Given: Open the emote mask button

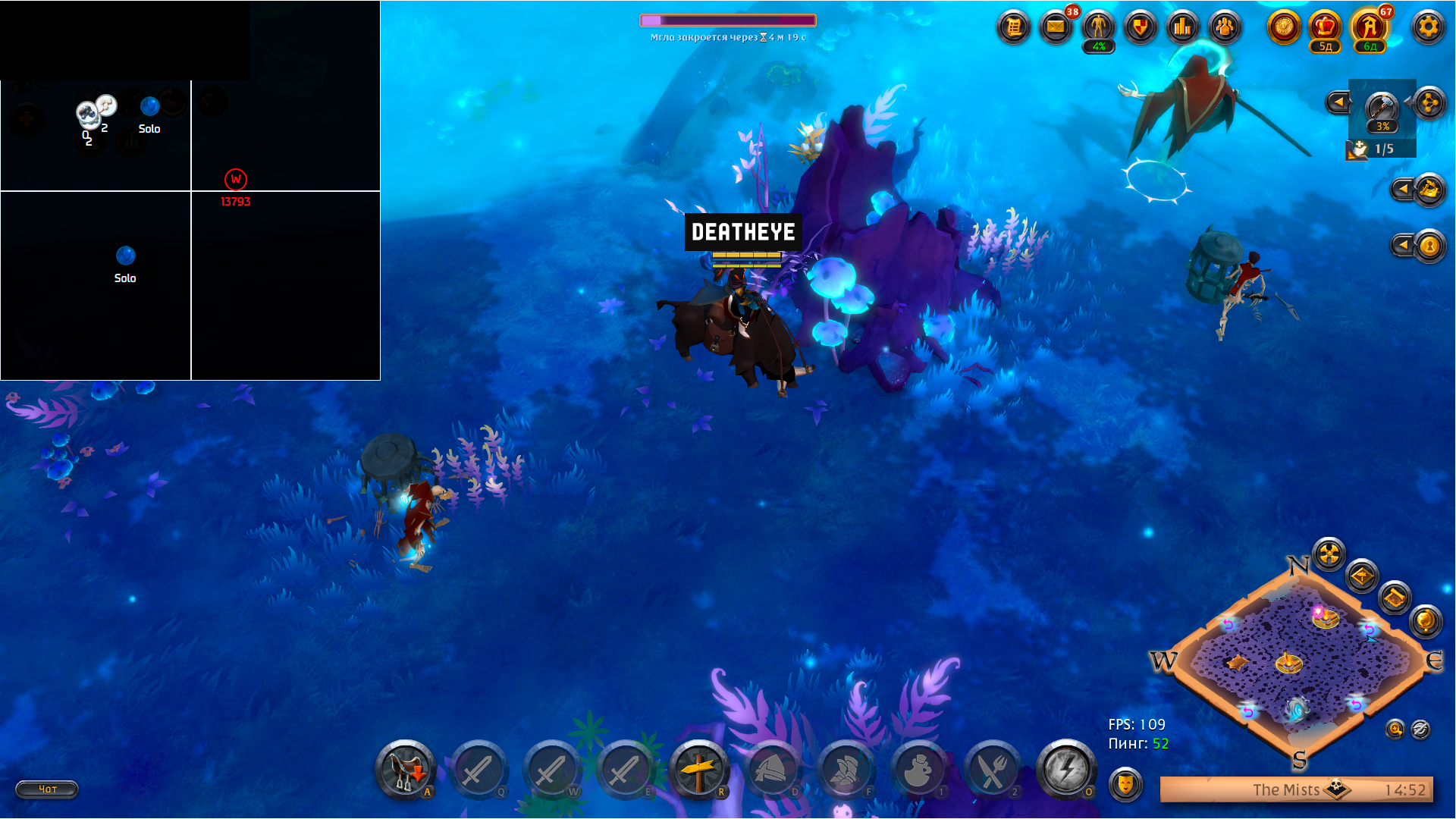Looking at the screenshot, I should [1125, 783].
